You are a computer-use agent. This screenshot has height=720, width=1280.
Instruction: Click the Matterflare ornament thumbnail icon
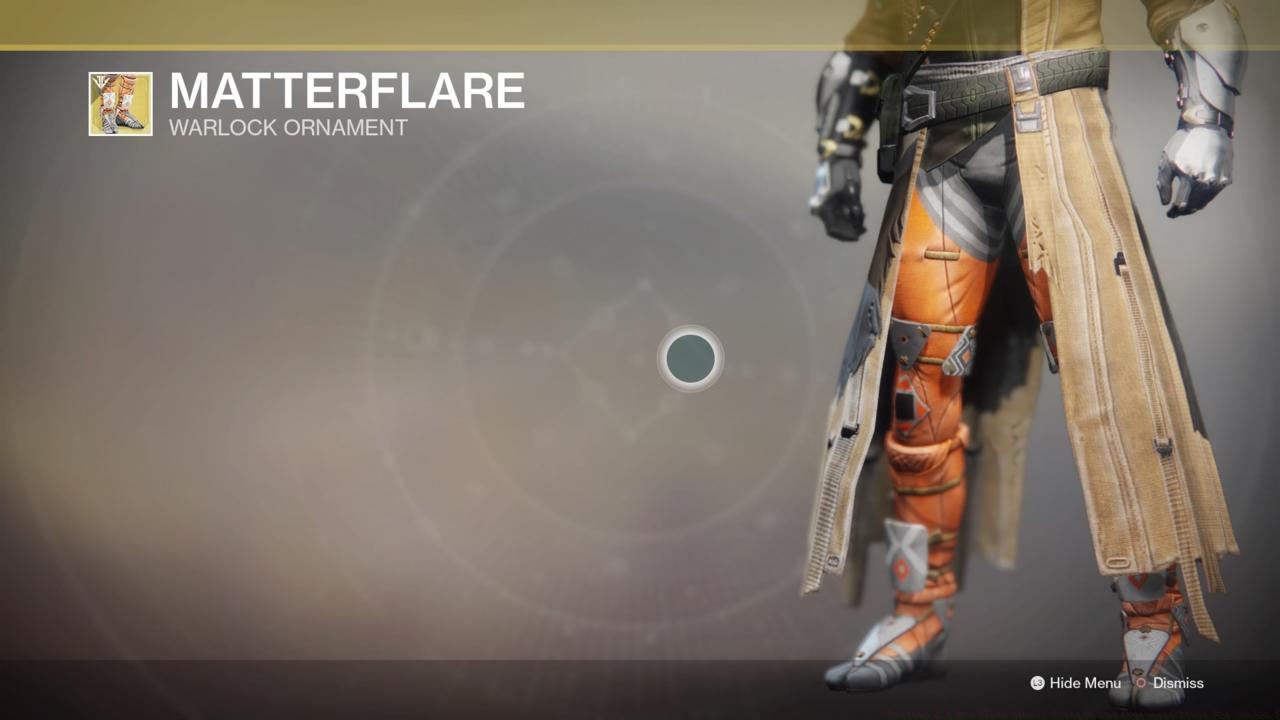(x=120, y=102)
